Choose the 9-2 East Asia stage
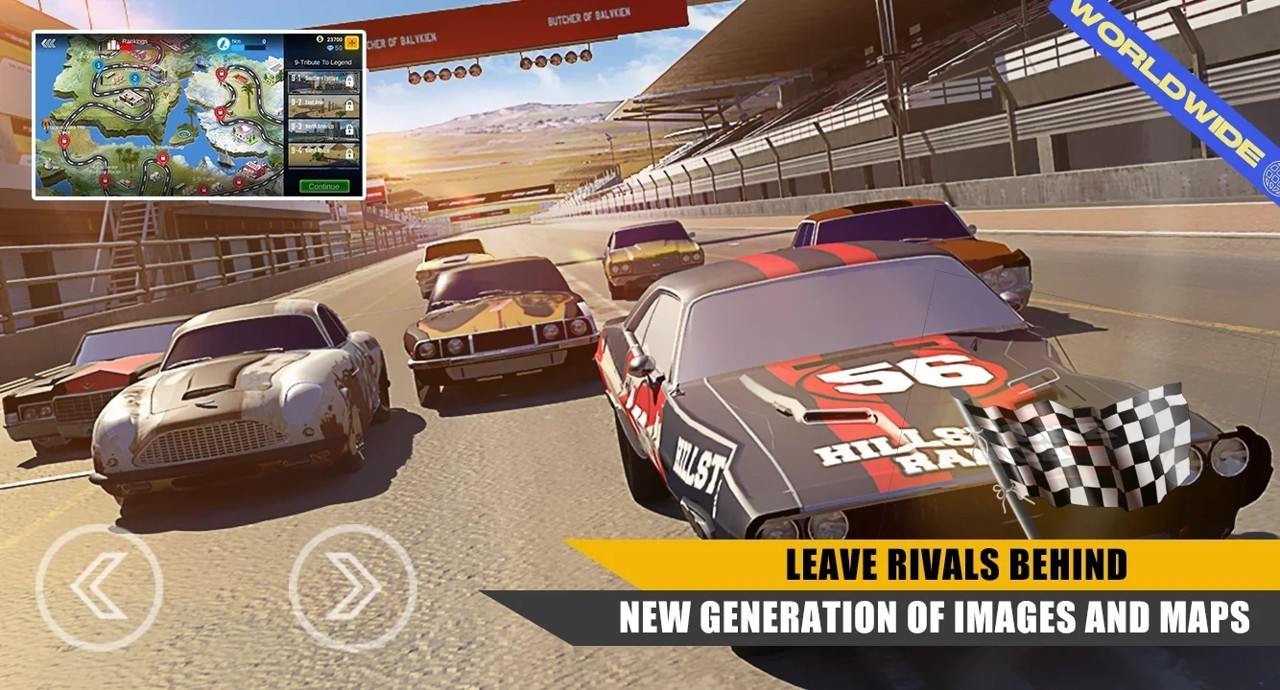Screen dimensions: 1280x690 tap(324, 104)
